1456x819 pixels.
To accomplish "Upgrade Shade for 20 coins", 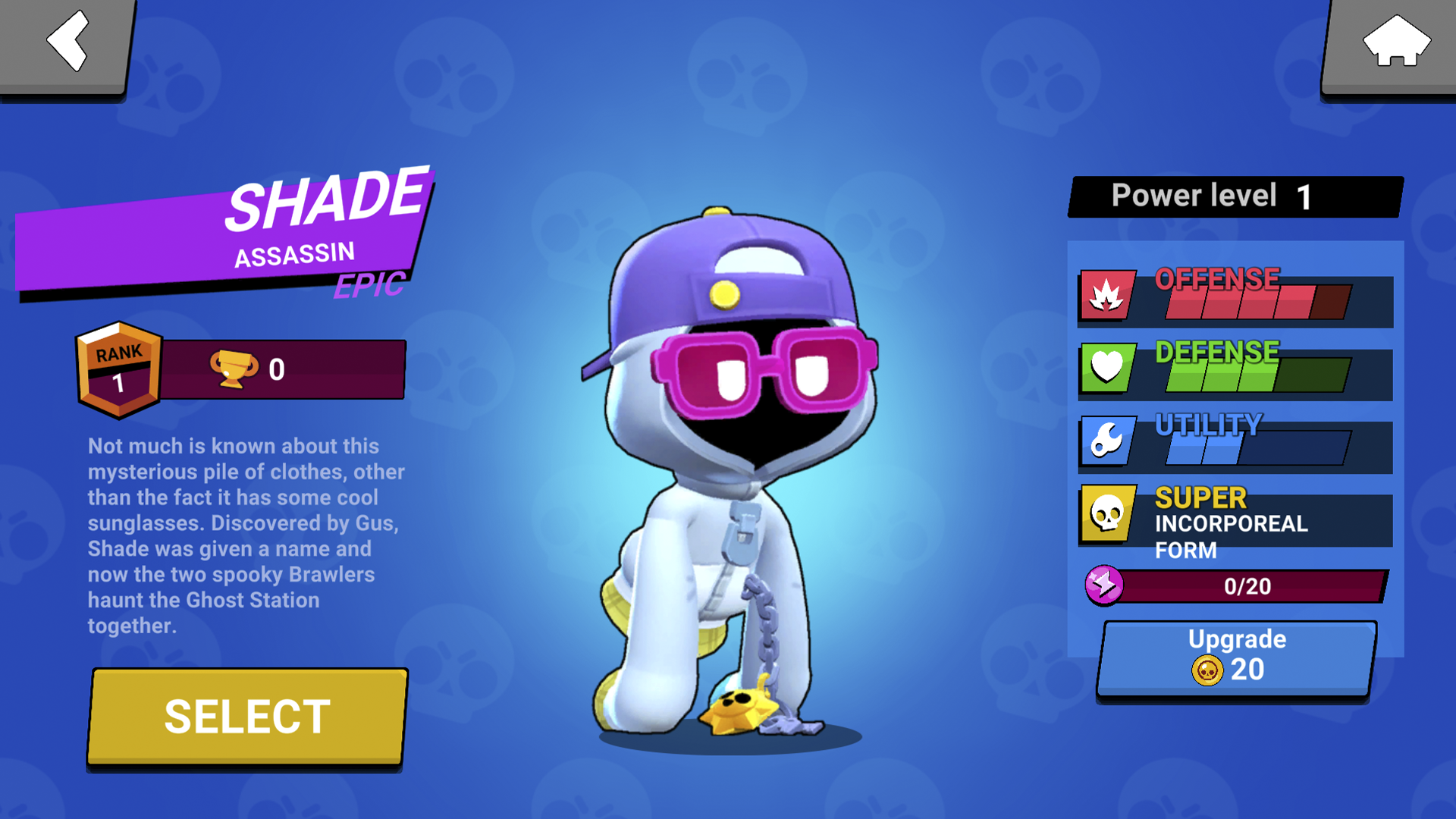I will [1236, 657].
